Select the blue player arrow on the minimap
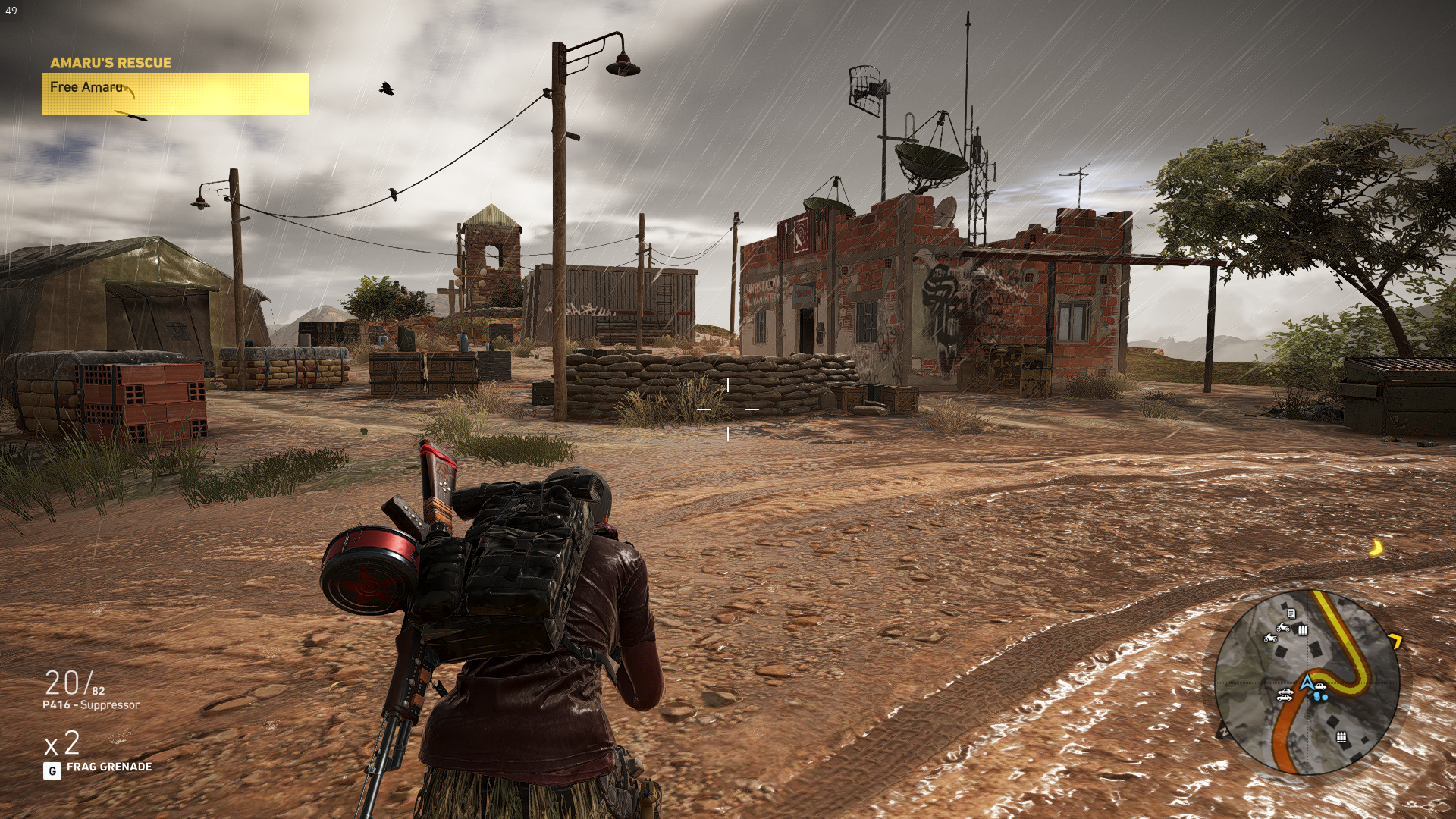The height and width of the screenshot is (819, 1456). point(1307,682)
